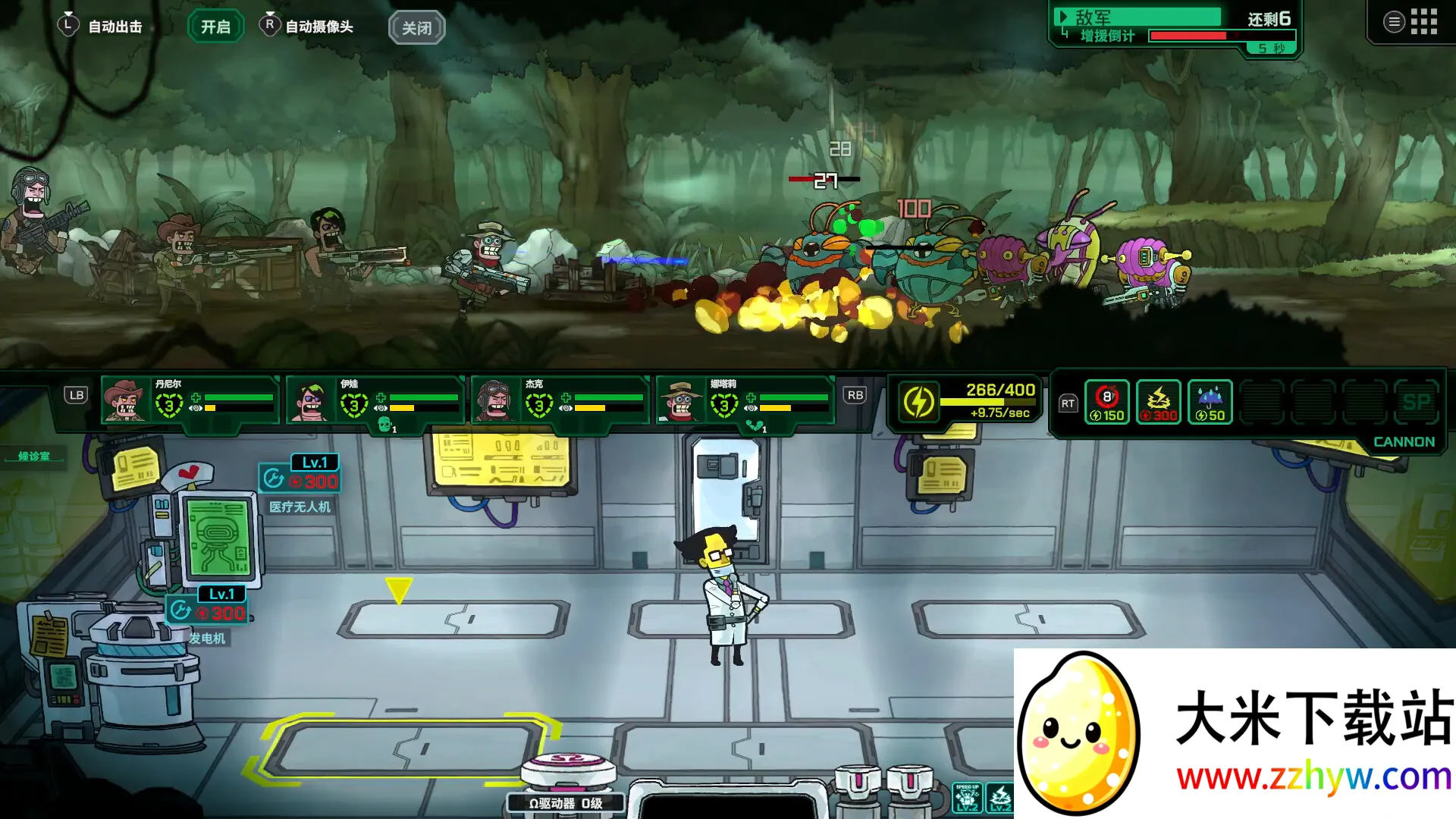Open the top-right grid menu
This screenshot has width=1456, height=819.
1423,22
